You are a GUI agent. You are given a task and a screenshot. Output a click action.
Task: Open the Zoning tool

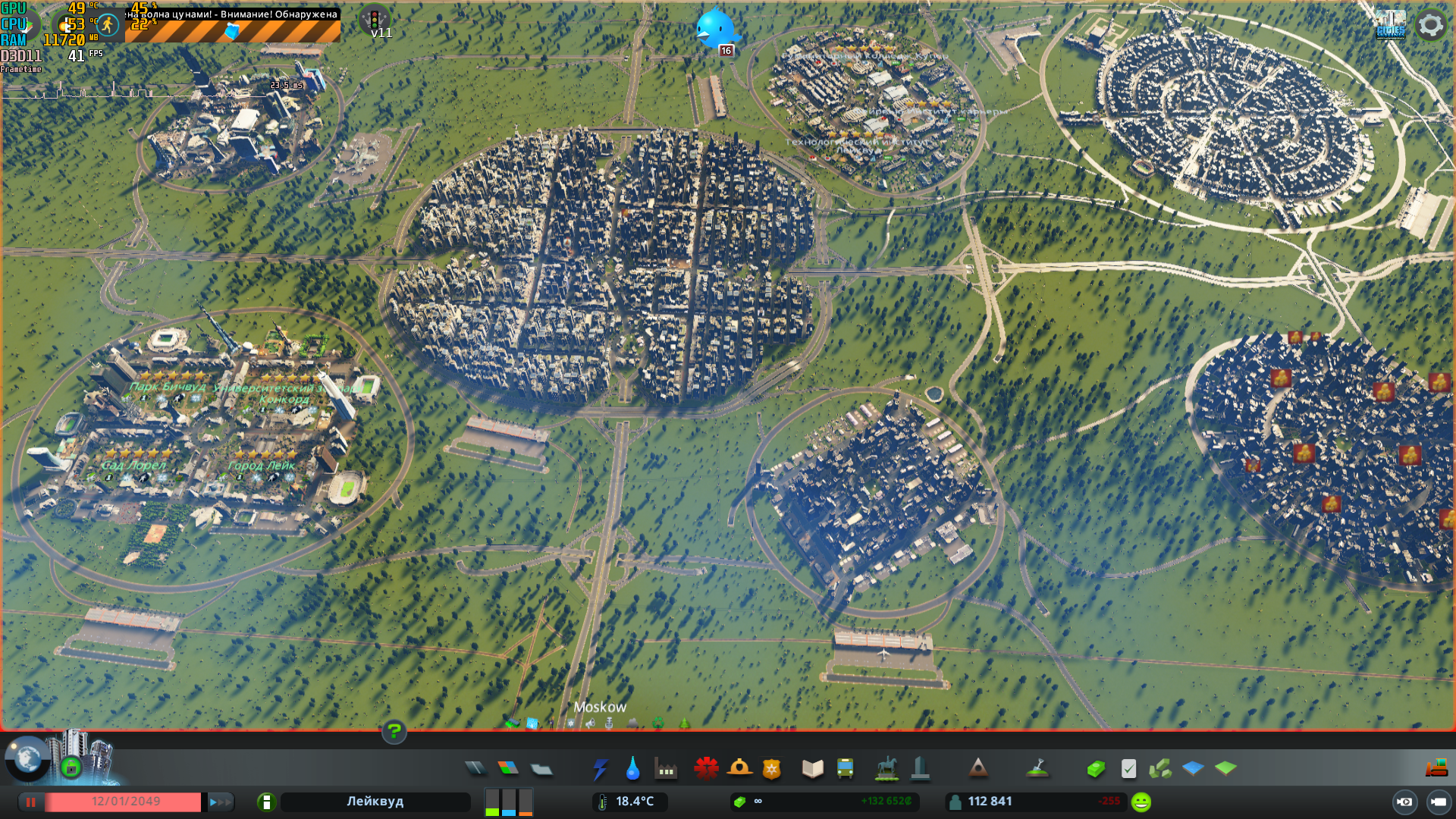508,769
